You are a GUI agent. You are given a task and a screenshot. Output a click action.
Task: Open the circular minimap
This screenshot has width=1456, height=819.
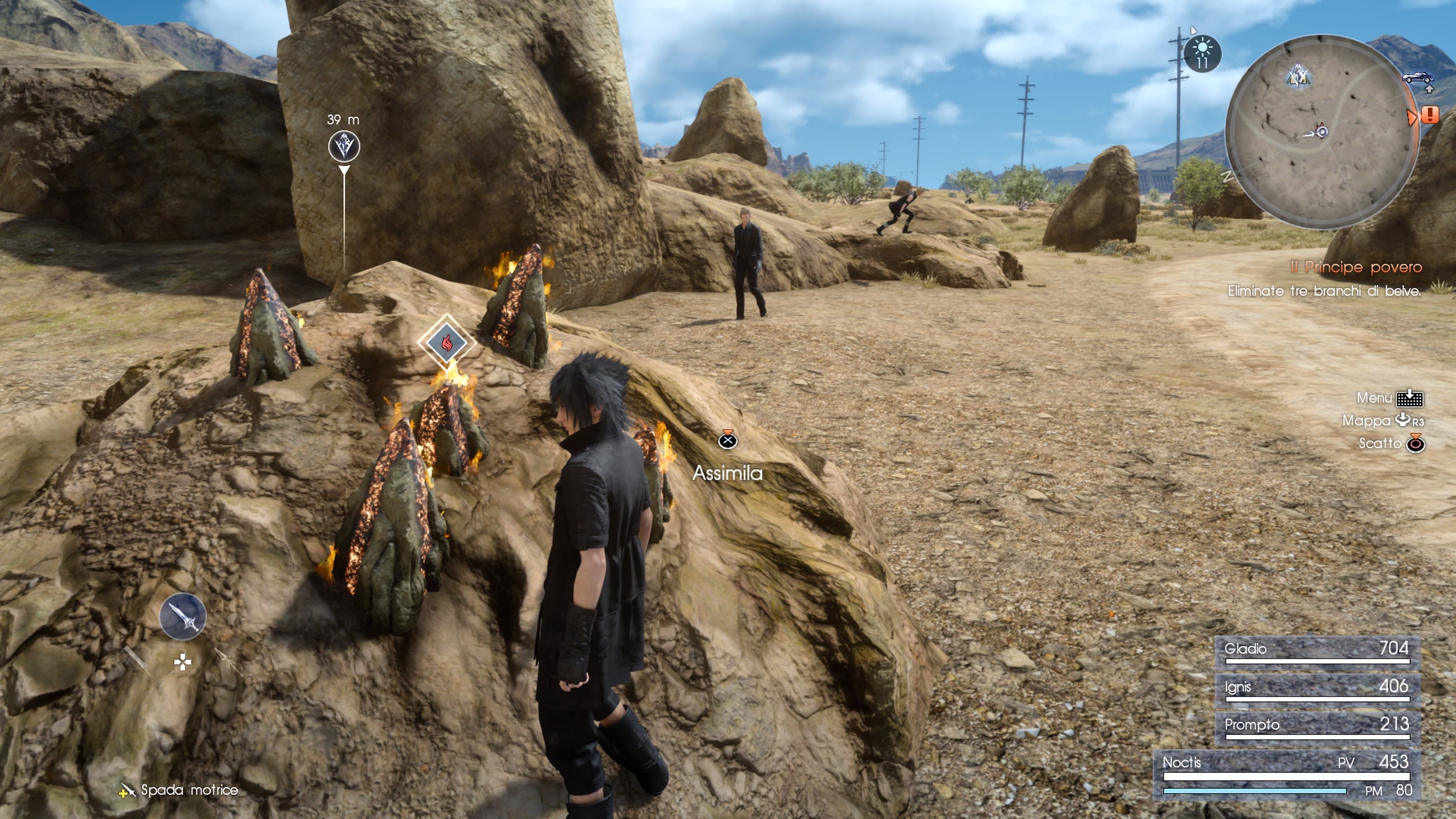[x=1321, y=132]
